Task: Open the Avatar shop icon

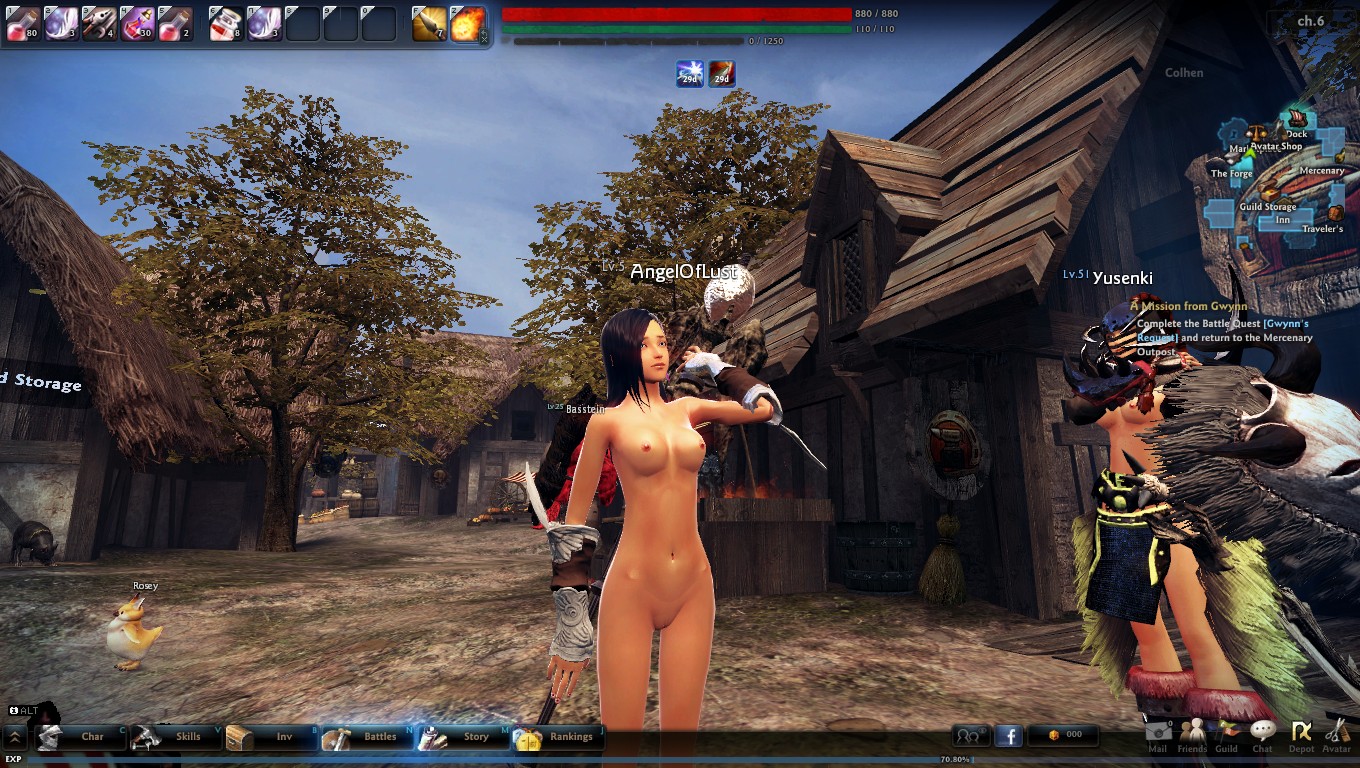Action: (x=1337, y=734)
